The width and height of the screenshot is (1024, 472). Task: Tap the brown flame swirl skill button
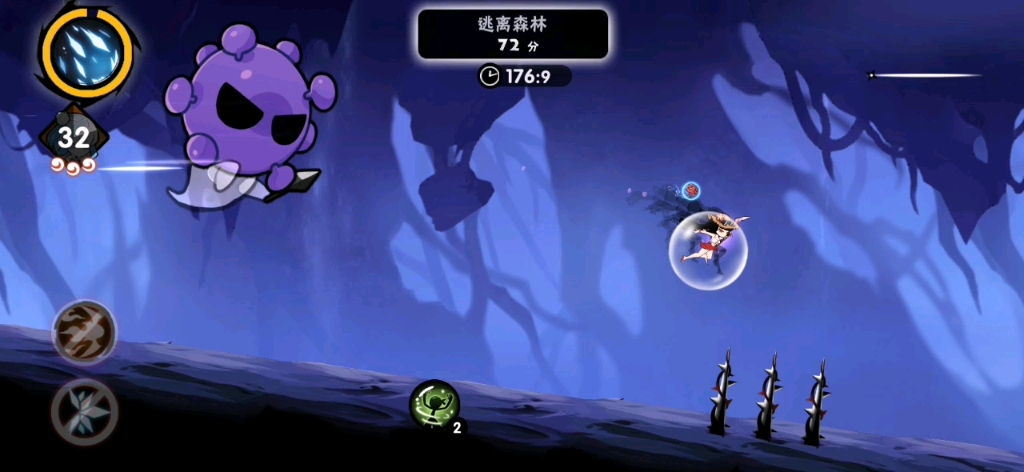(x=85, y=333)
